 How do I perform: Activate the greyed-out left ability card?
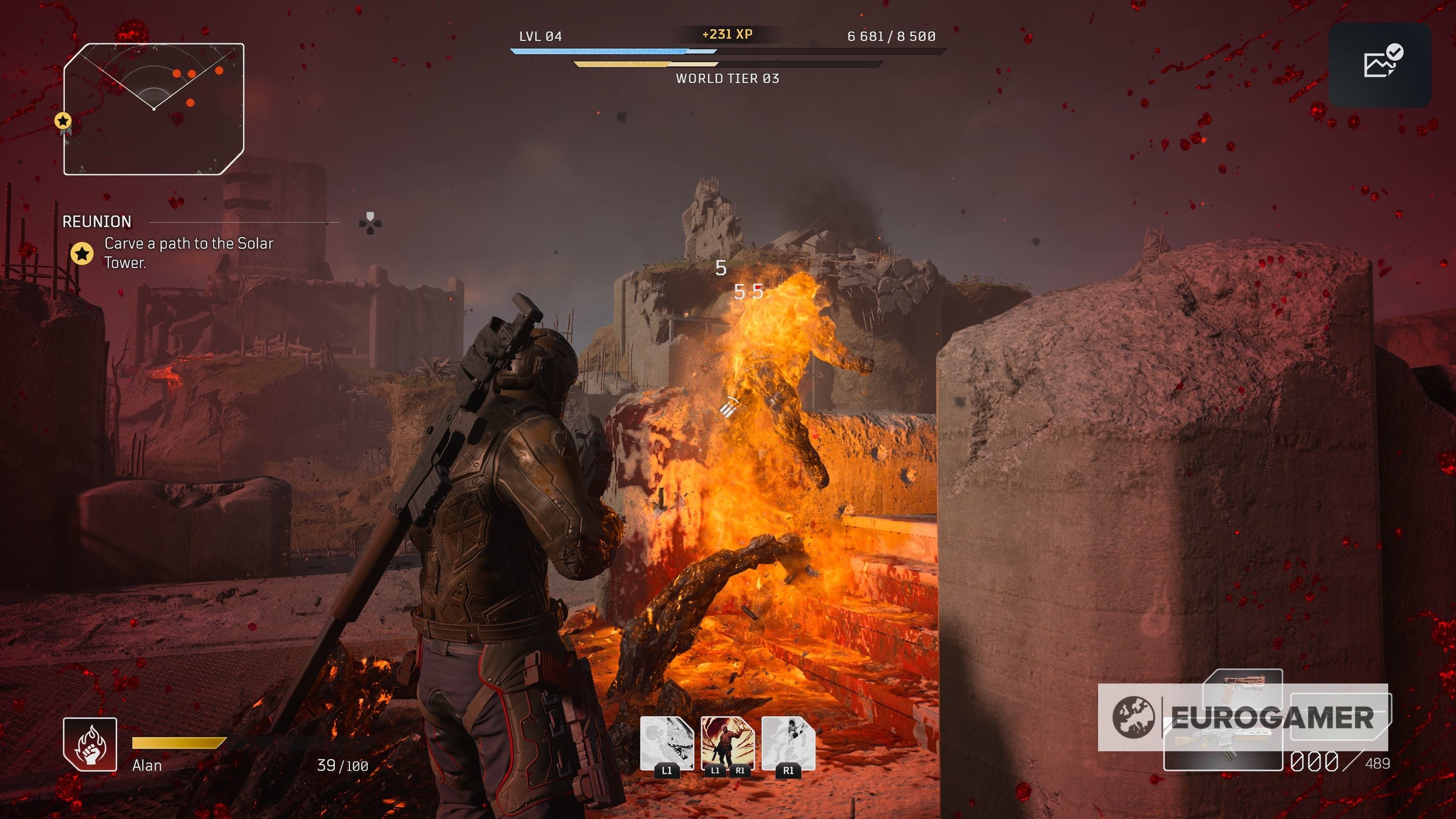(x=666, y=743)
